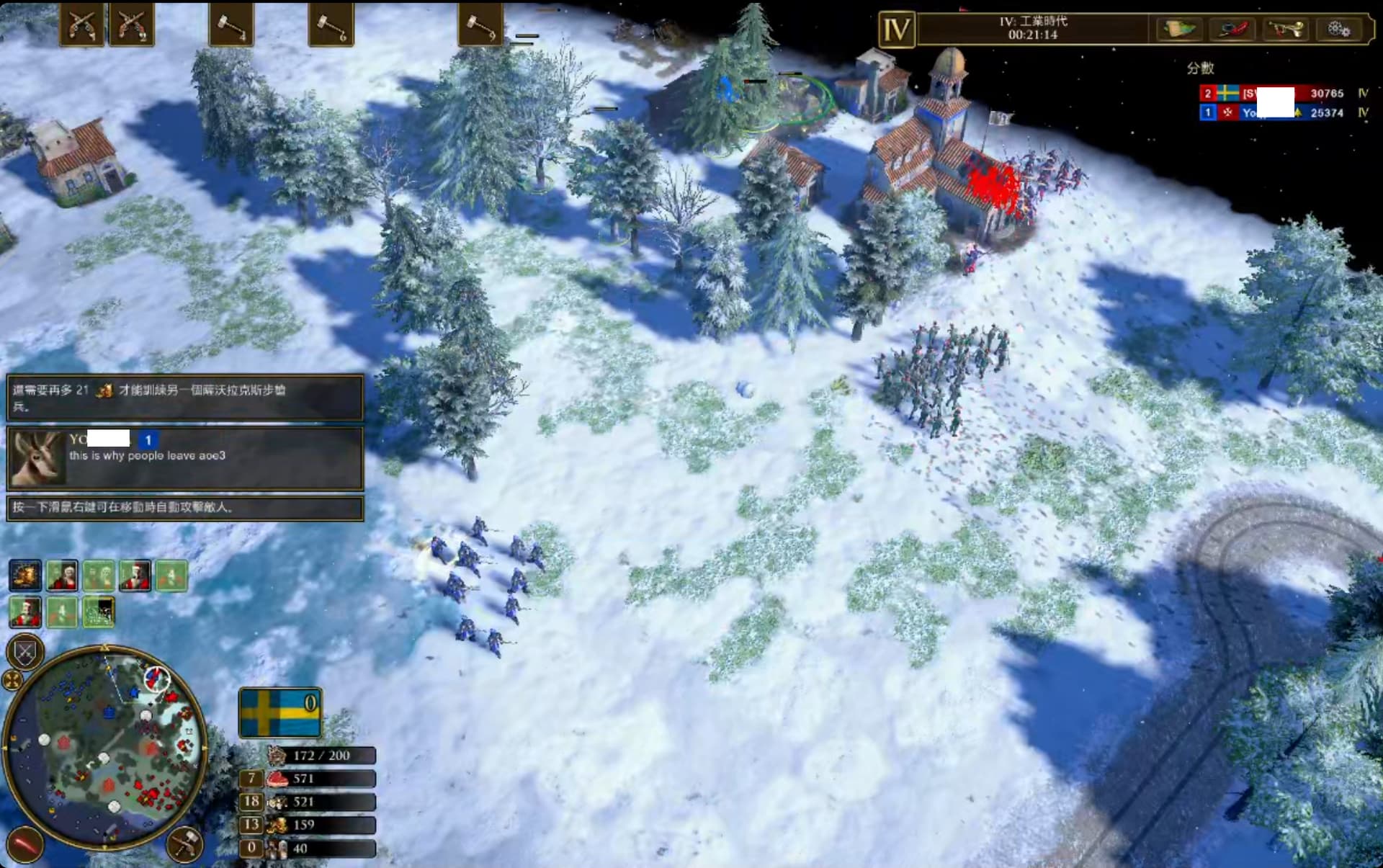Open the map-scroll menu in top bar
This screenshot has width=1383, height=868.
click(x=1178, y=30)
